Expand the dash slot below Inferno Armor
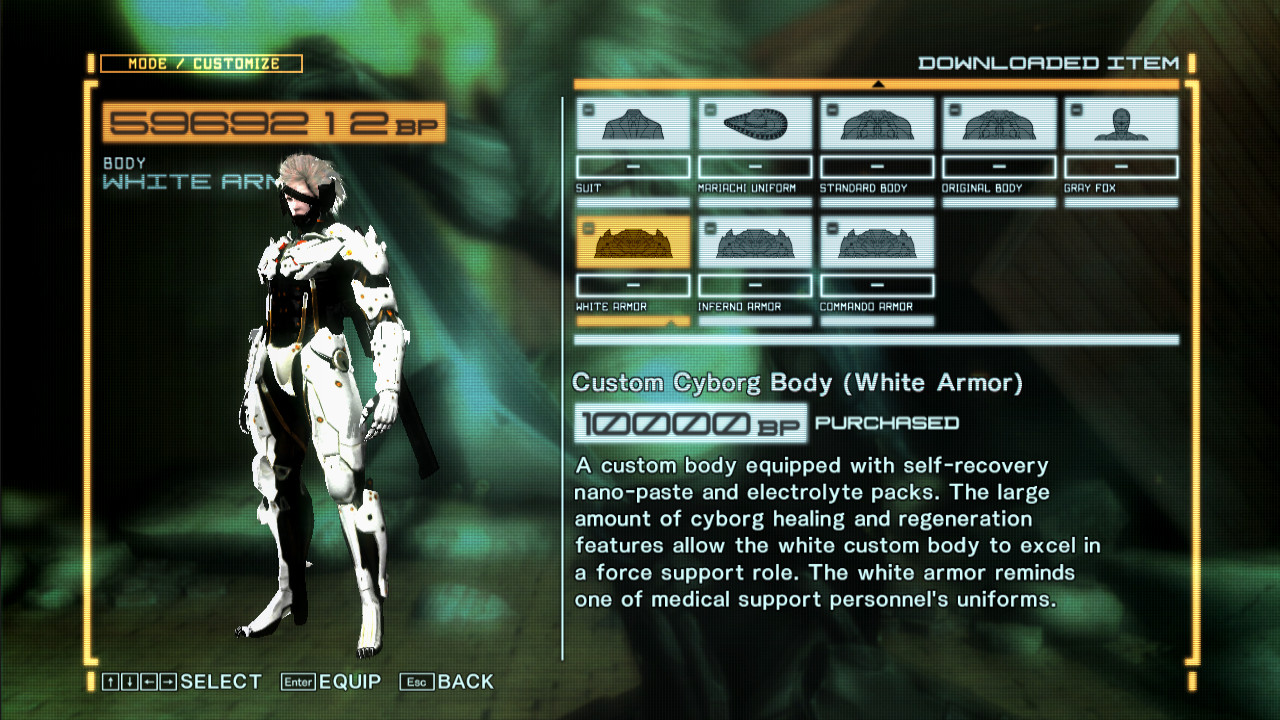1280x720 pixels. point(755,286)
